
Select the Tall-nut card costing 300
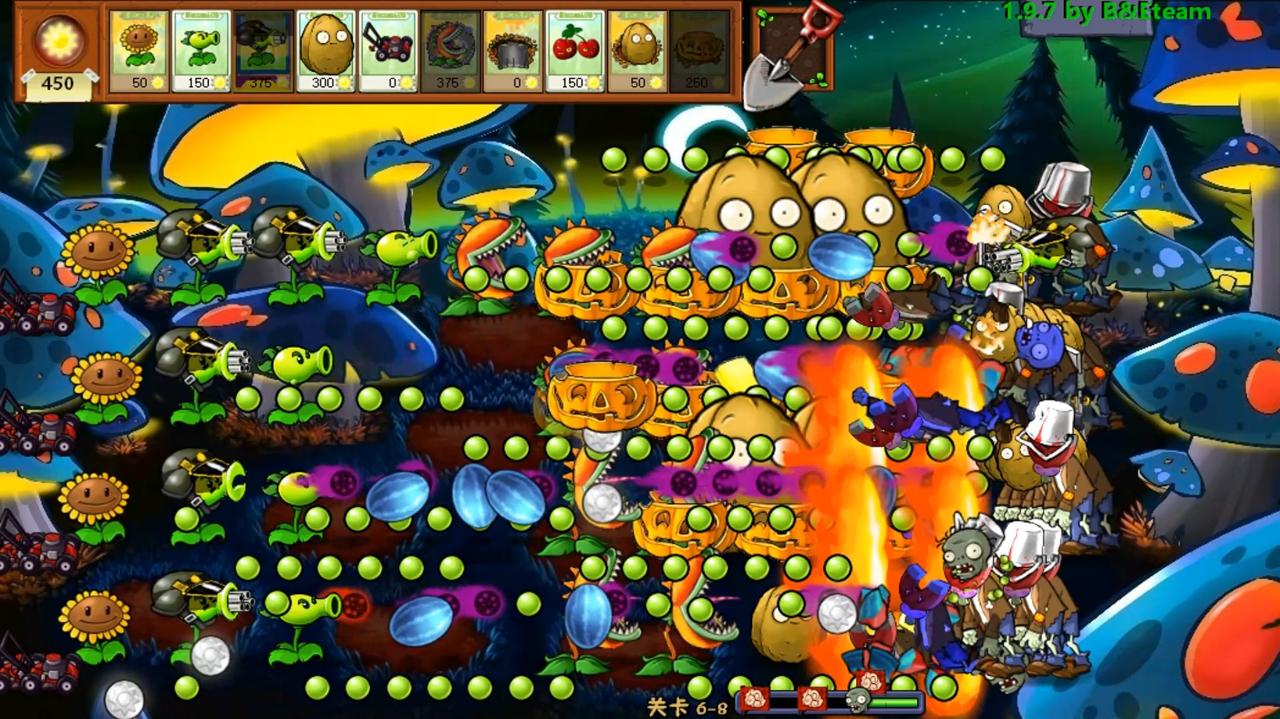[326, 51]
